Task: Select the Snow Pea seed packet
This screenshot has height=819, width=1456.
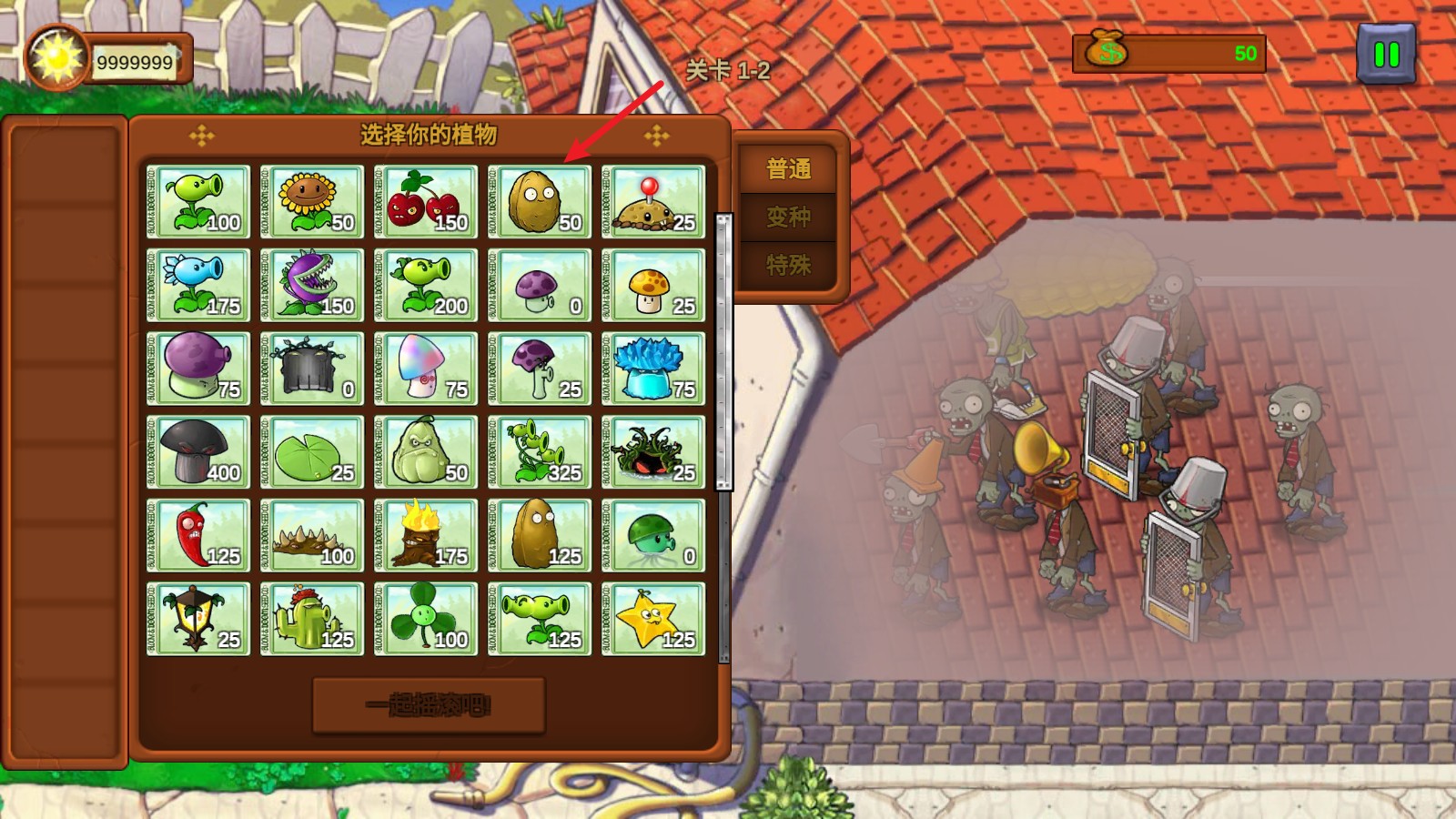Action: 198,286
